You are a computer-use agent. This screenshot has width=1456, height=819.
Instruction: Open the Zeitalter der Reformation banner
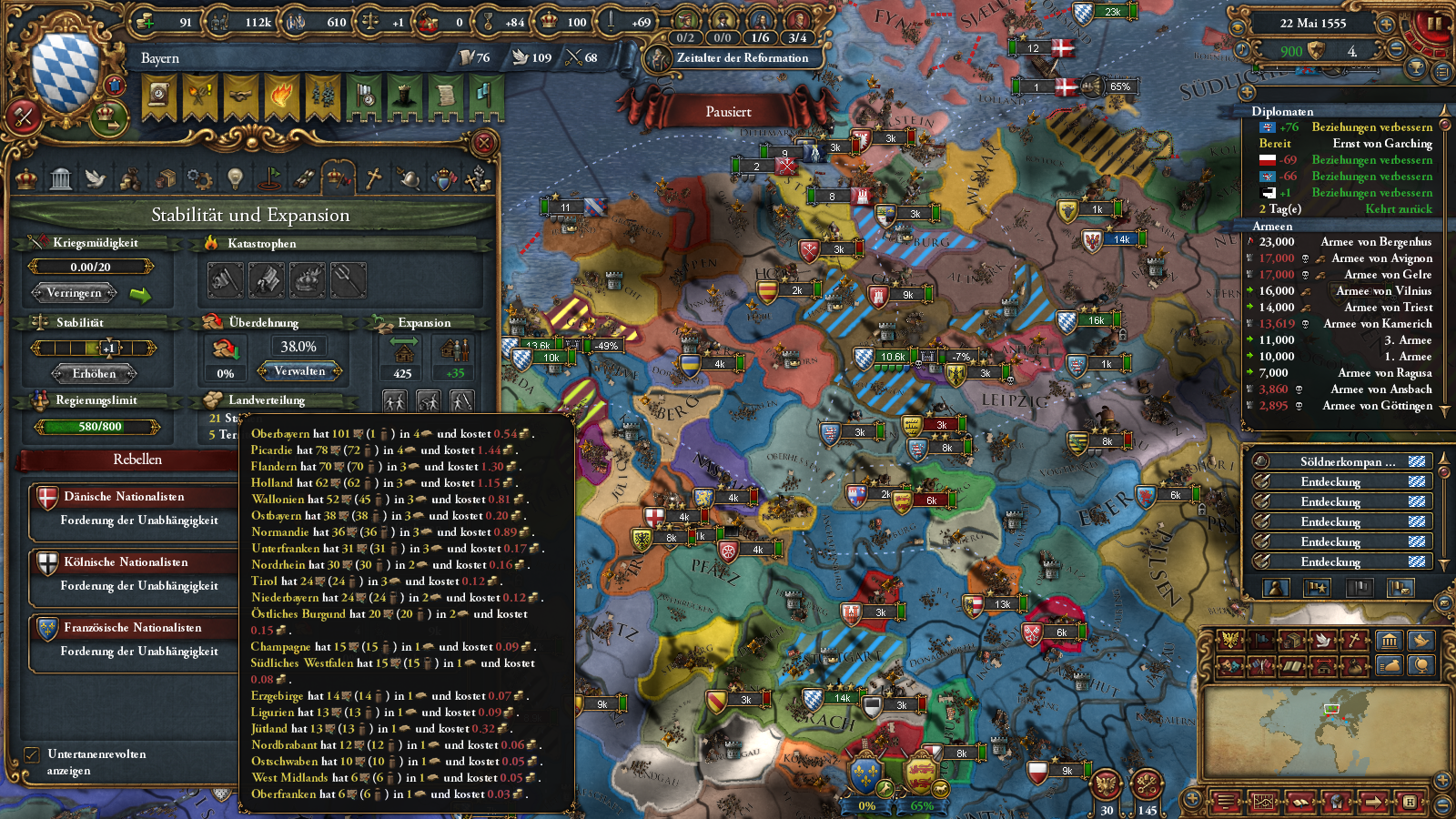click(x=742, y=58)
